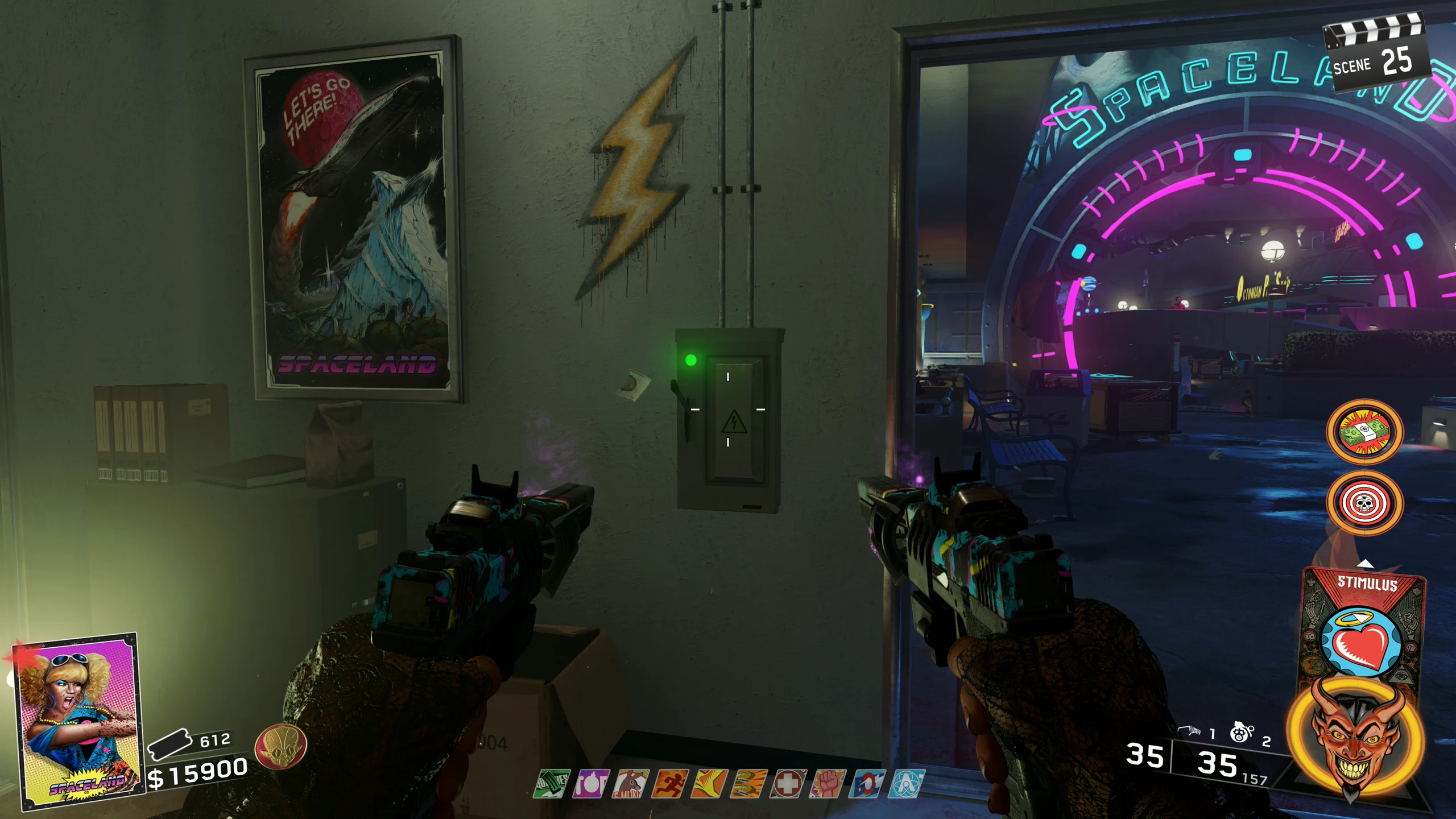This screenshot has height=819, width=1456.
Task: Click the blue Bombstoppers perk icon
Action: [867, 784]
